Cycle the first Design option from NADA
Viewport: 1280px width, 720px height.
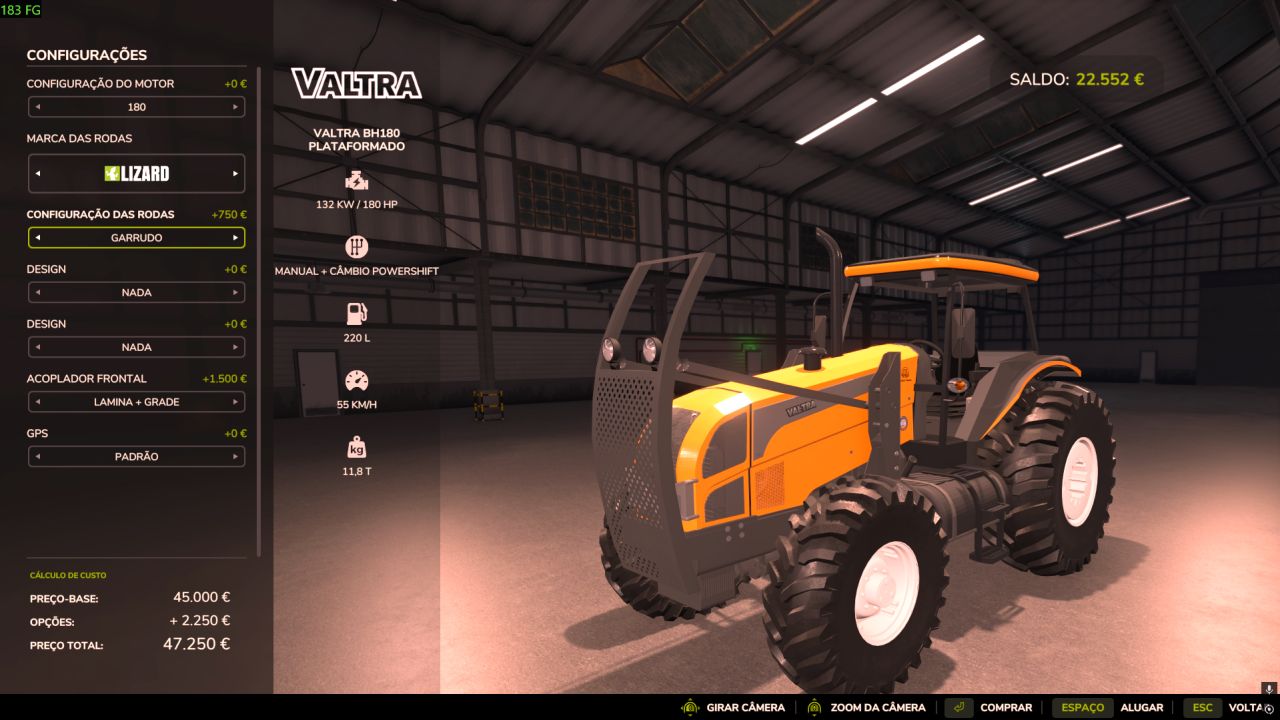[237, 292]
